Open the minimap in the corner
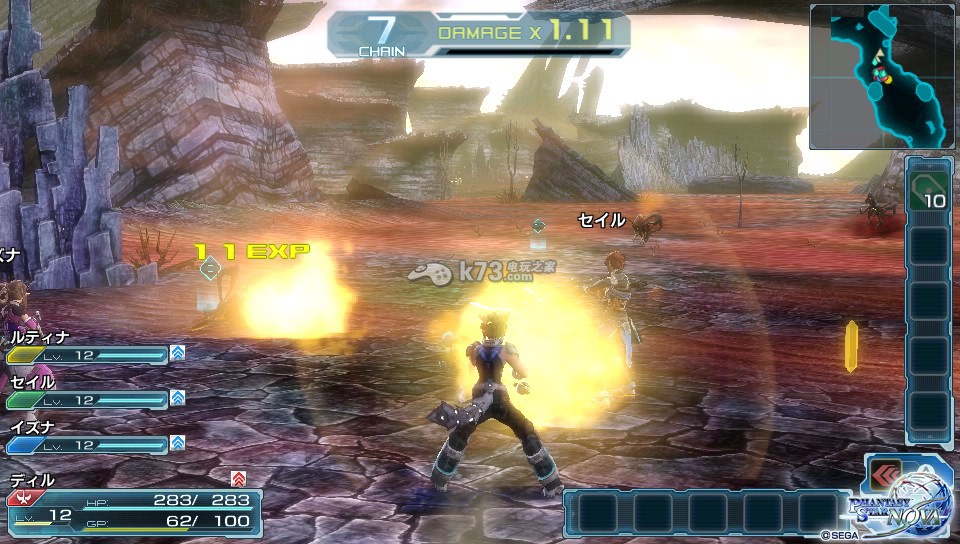This screenshot has width=960, height=544. [881, 77]
